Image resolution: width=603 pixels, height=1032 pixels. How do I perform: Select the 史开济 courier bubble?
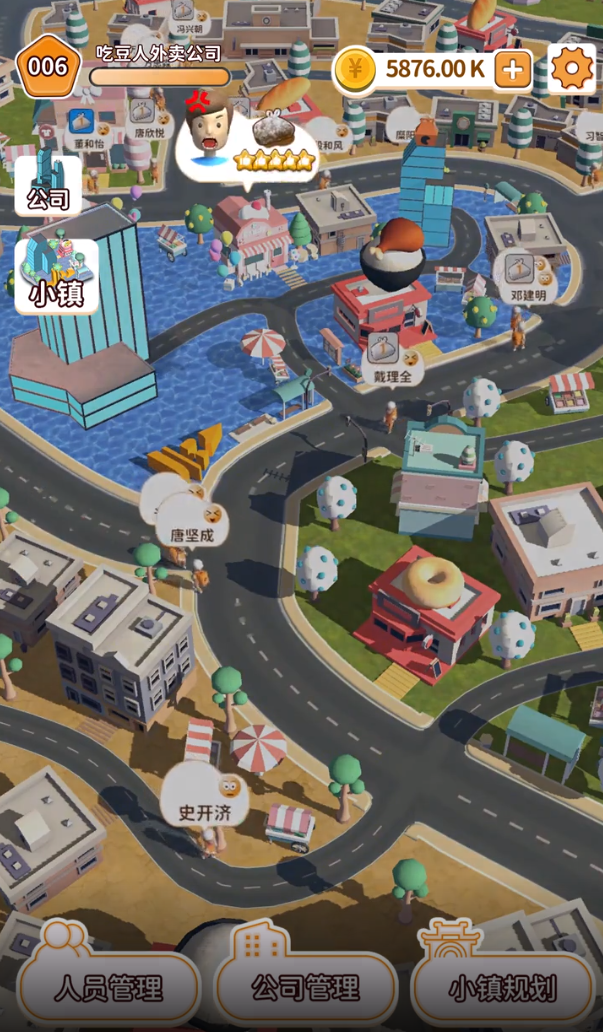(x=205, y=797)
